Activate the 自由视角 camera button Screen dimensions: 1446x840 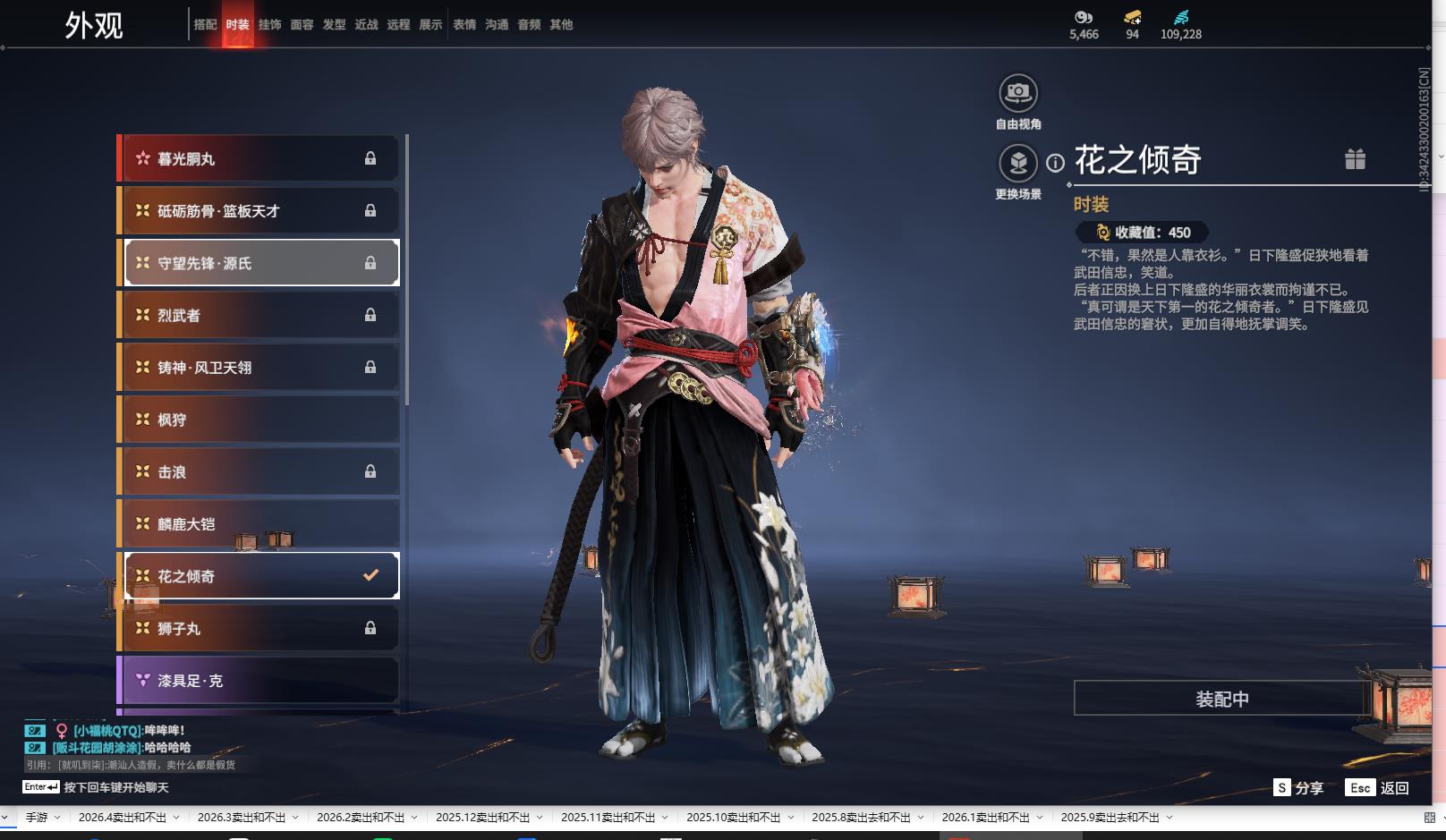click(x=1018, y=94)
